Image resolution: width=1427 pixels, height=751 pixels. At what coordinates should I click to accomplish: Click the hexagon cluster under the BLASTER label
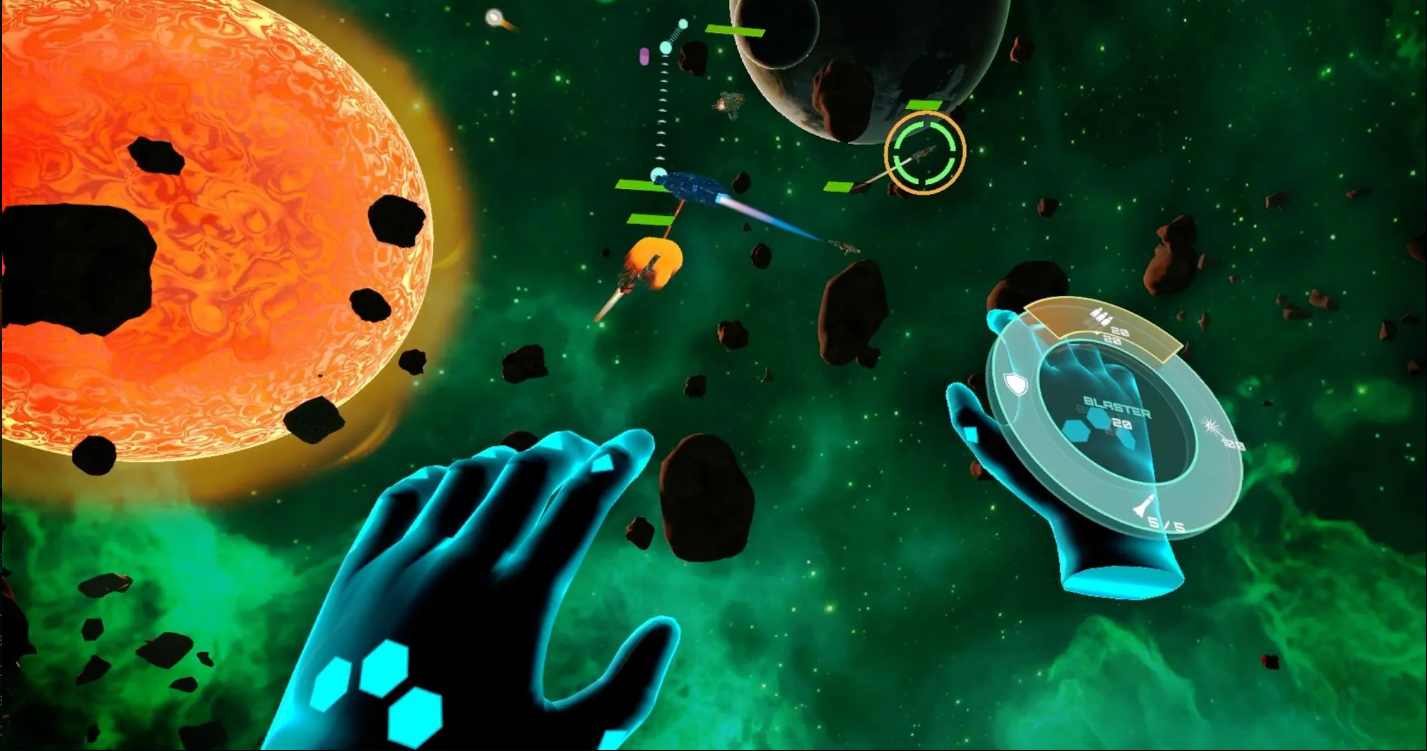(x=1099, y=430)
